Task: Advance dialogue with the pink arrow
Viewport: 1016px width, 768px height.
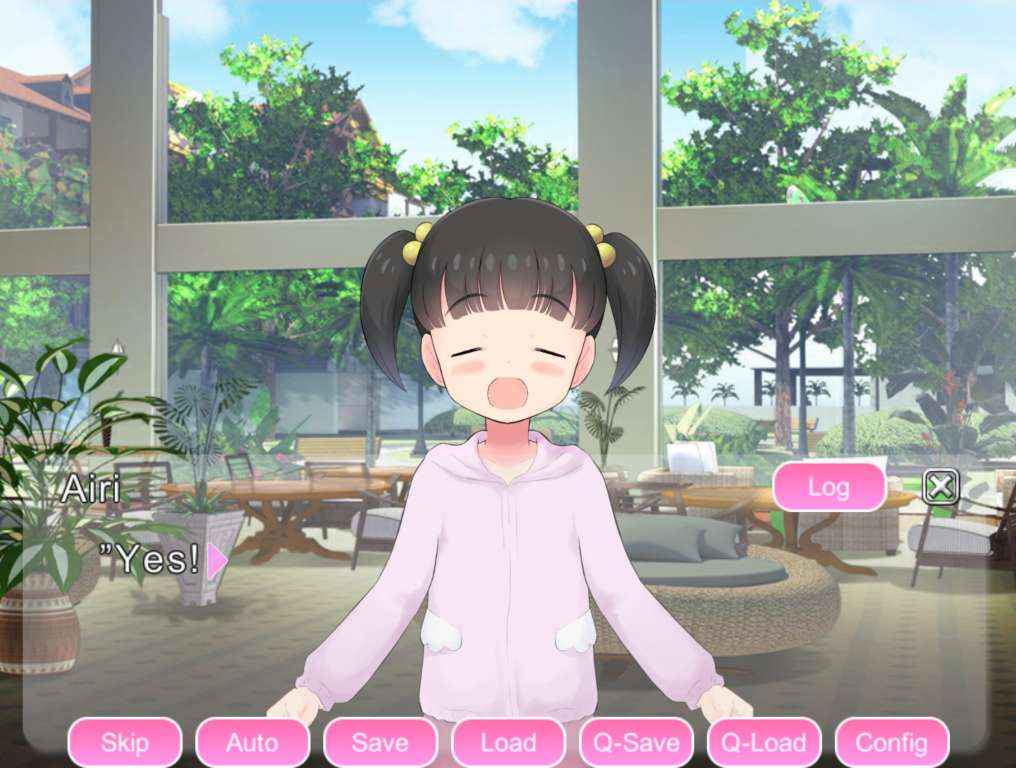Action: tap(216, 561)
